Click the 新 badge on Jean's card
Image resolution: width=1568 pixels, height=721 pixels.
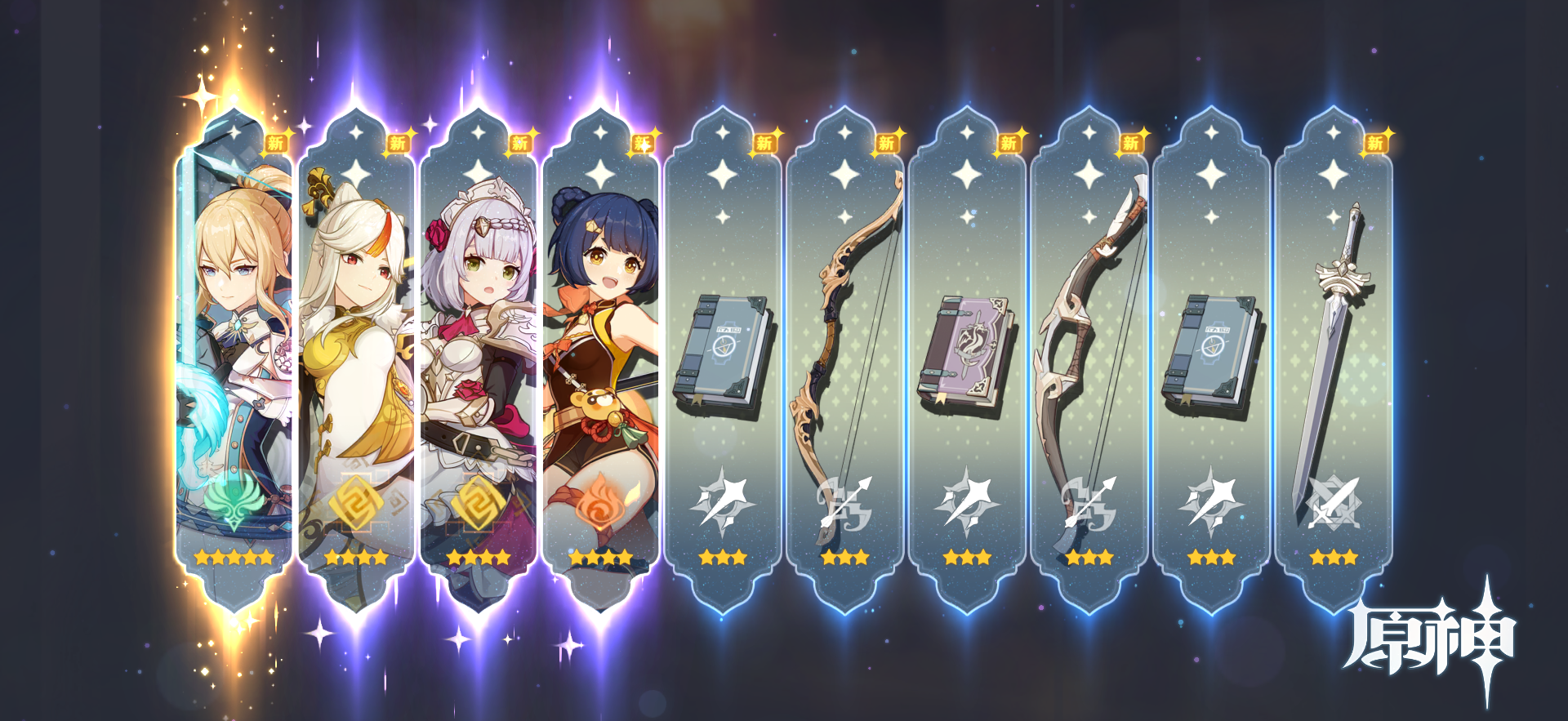275,142
